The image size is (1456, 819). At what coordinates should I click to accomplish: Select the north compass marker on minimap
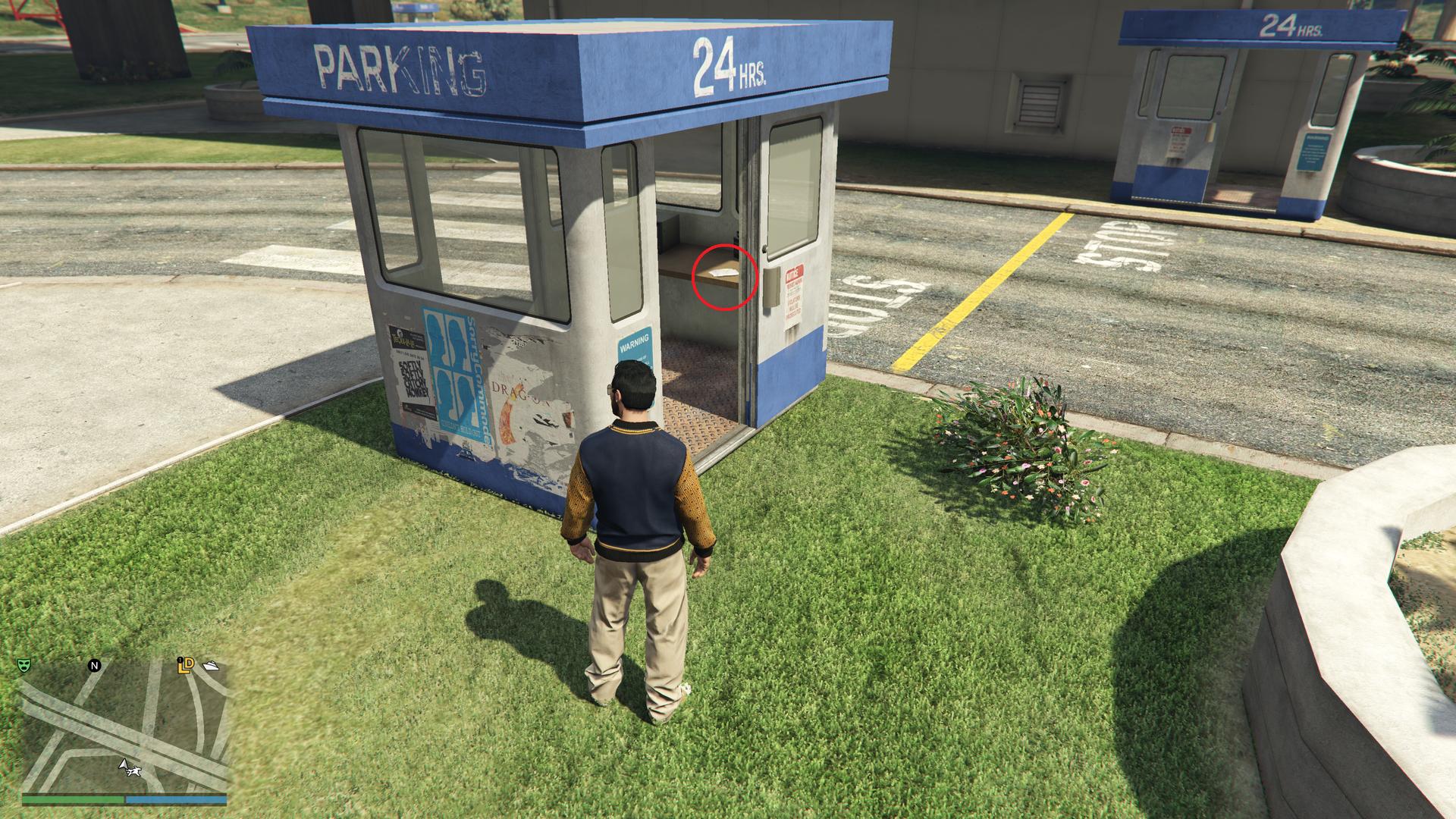pyautogui.click(x=95, y=666)
